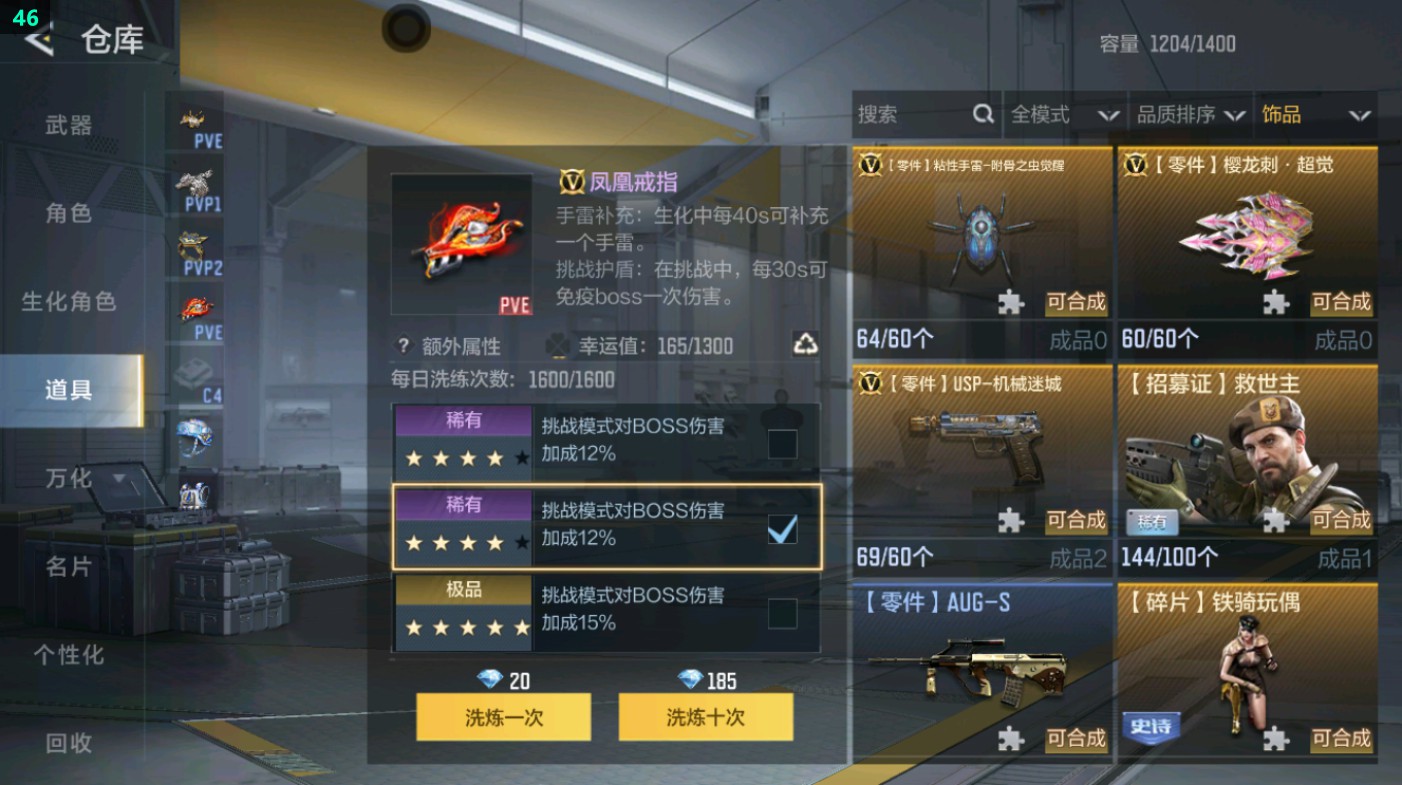Click the 洗炼十次 ten-reroll button
The height and width of the screenshot is (785, 1402).
pyautogui.click(x=706, y=717)
